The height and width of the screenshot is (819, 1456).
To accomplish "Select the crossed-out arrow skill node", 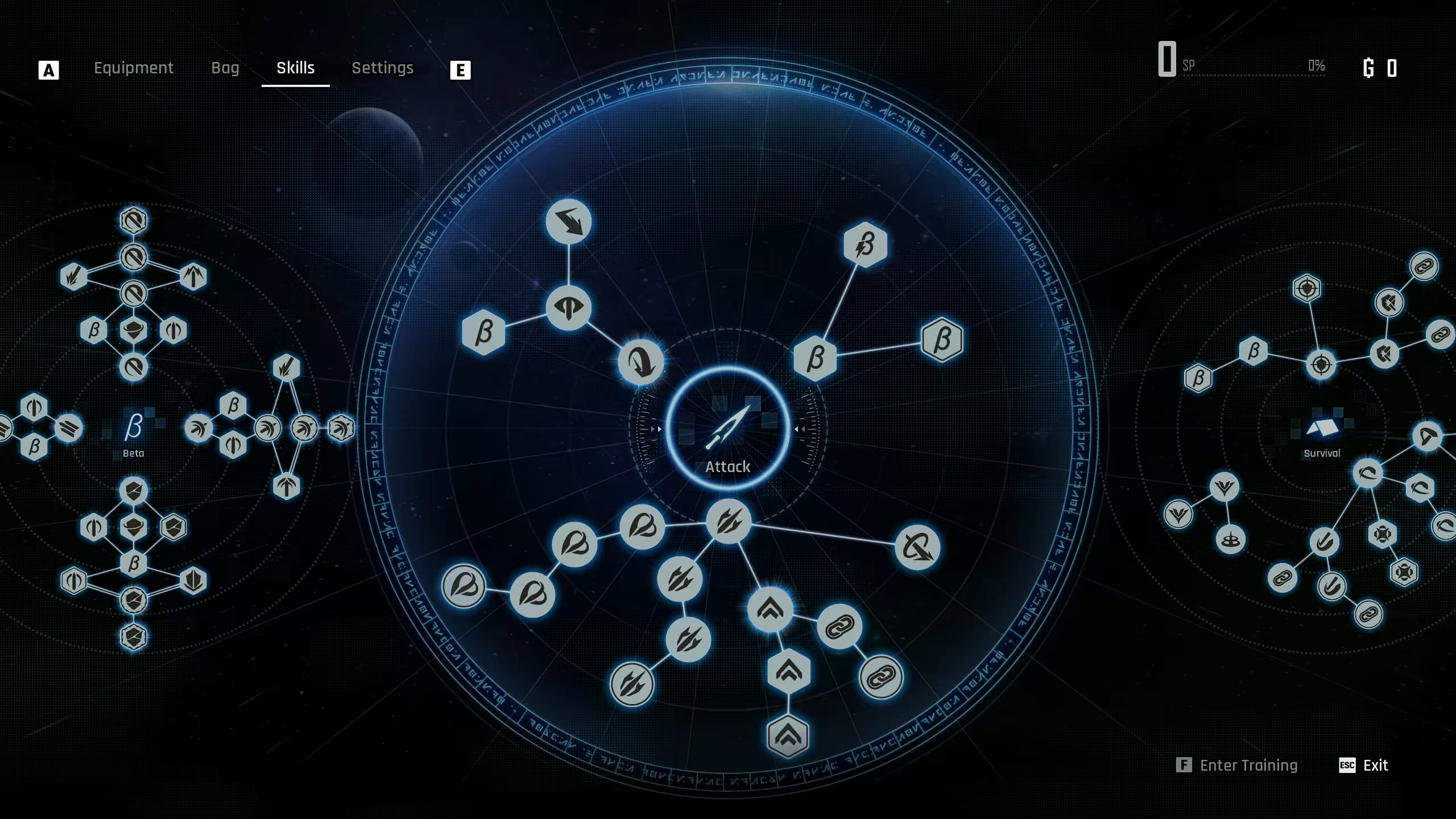I will (917, 547).
